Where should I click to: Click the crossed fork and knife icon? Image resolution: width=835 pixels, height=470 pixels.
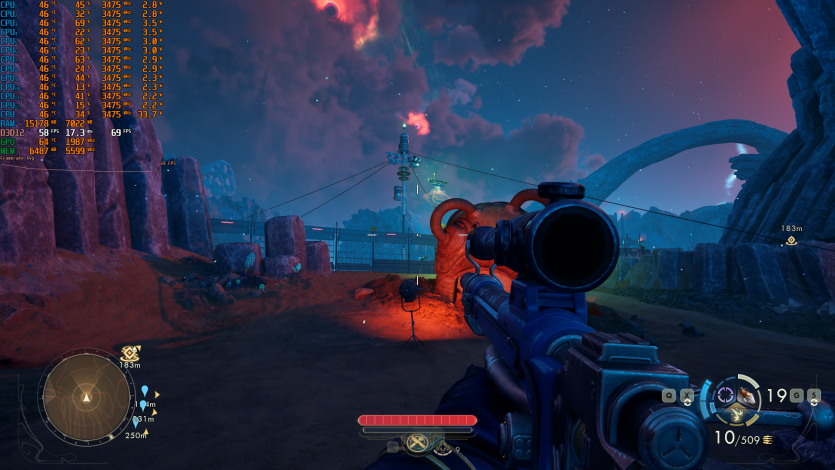(417, 442)
